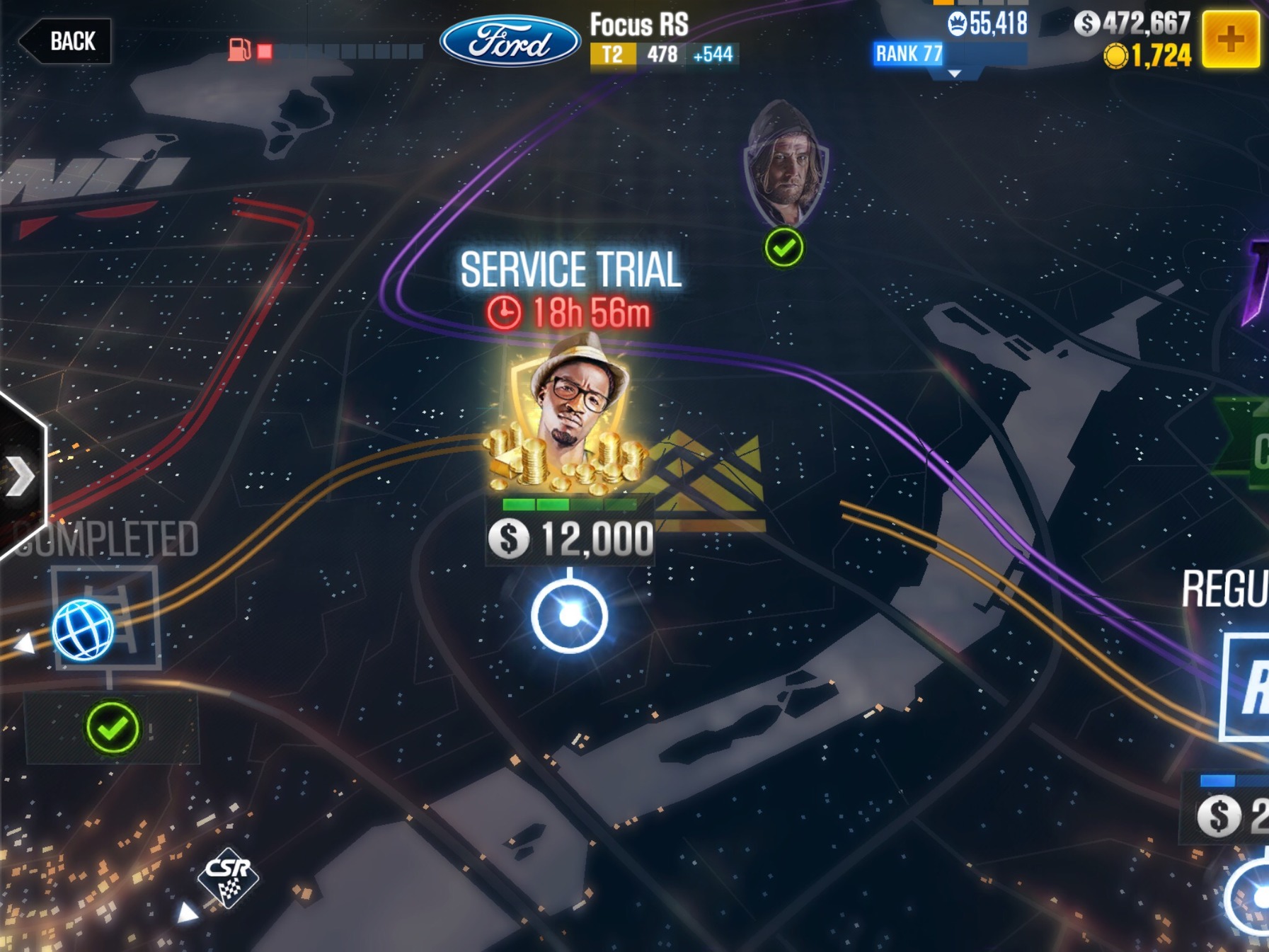Open the CSR checkered flag marker
The height and width of the screenshot is (952, 1269).
[x=228, y=876]
